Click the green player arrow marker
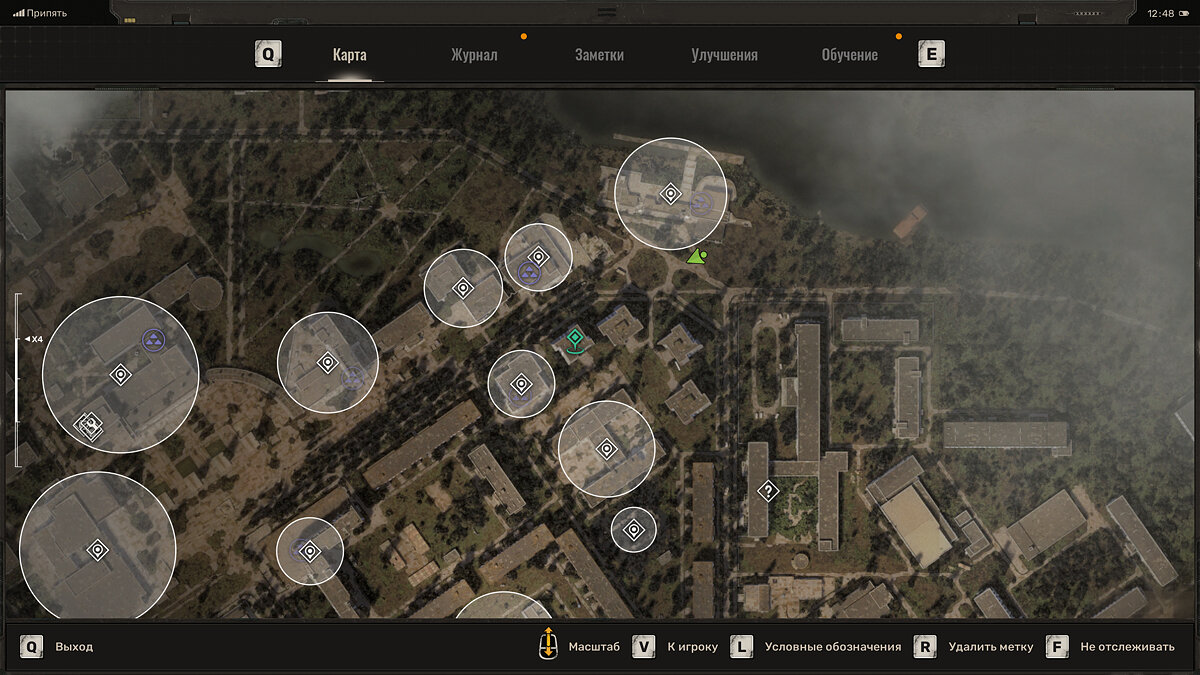Viewport: 1200px width, 675px height. click(696, 257)
